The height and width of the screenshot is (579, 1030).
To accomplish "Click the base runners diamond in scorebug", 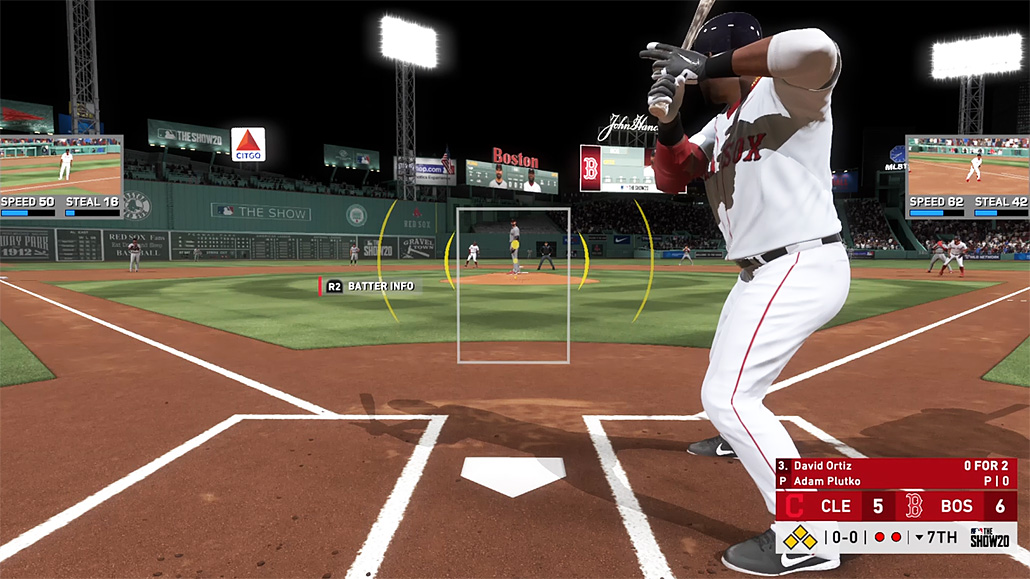I will tap(799, 538).
